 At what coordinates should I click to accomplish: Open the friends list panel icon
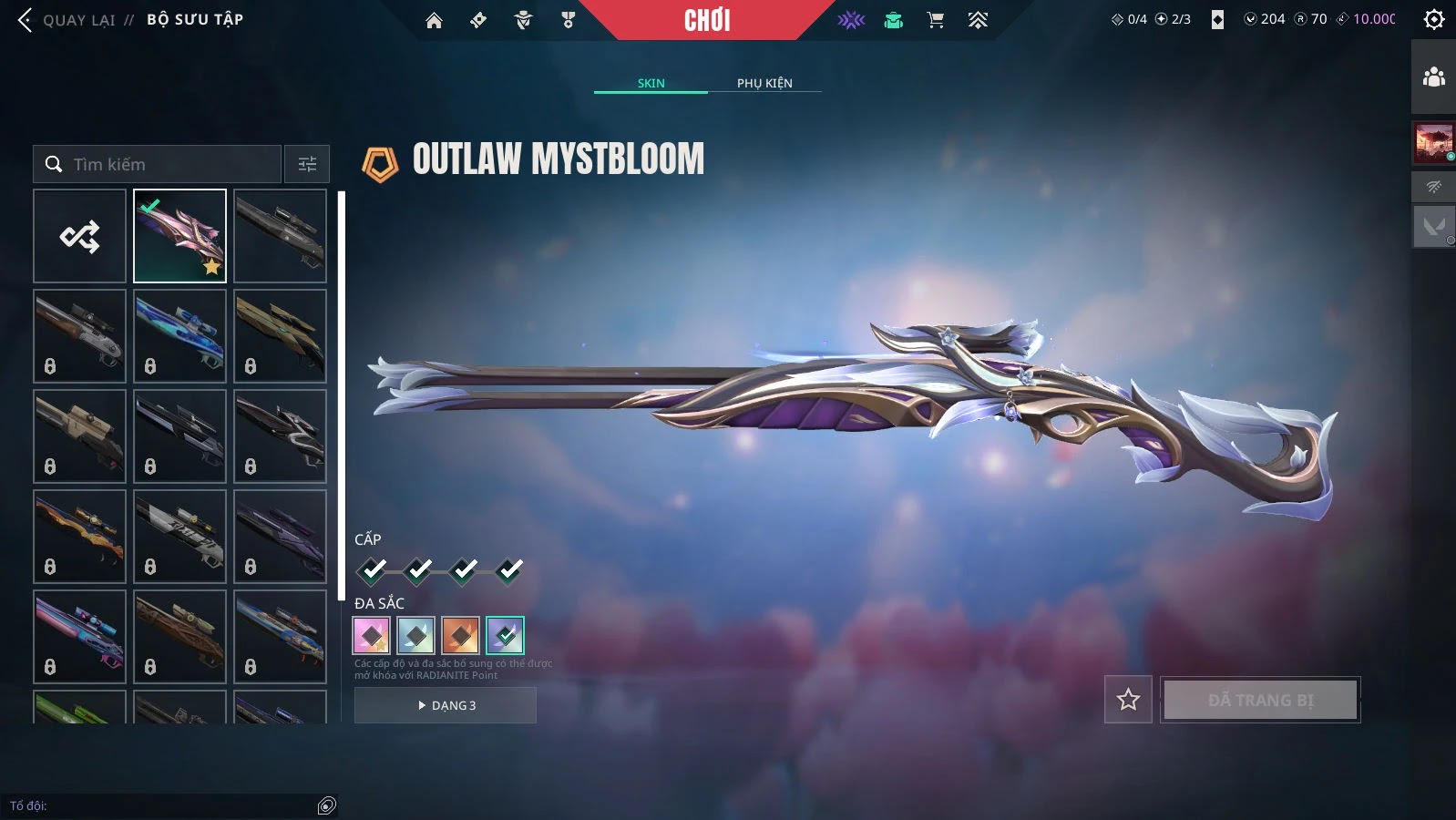point(1433,77)
